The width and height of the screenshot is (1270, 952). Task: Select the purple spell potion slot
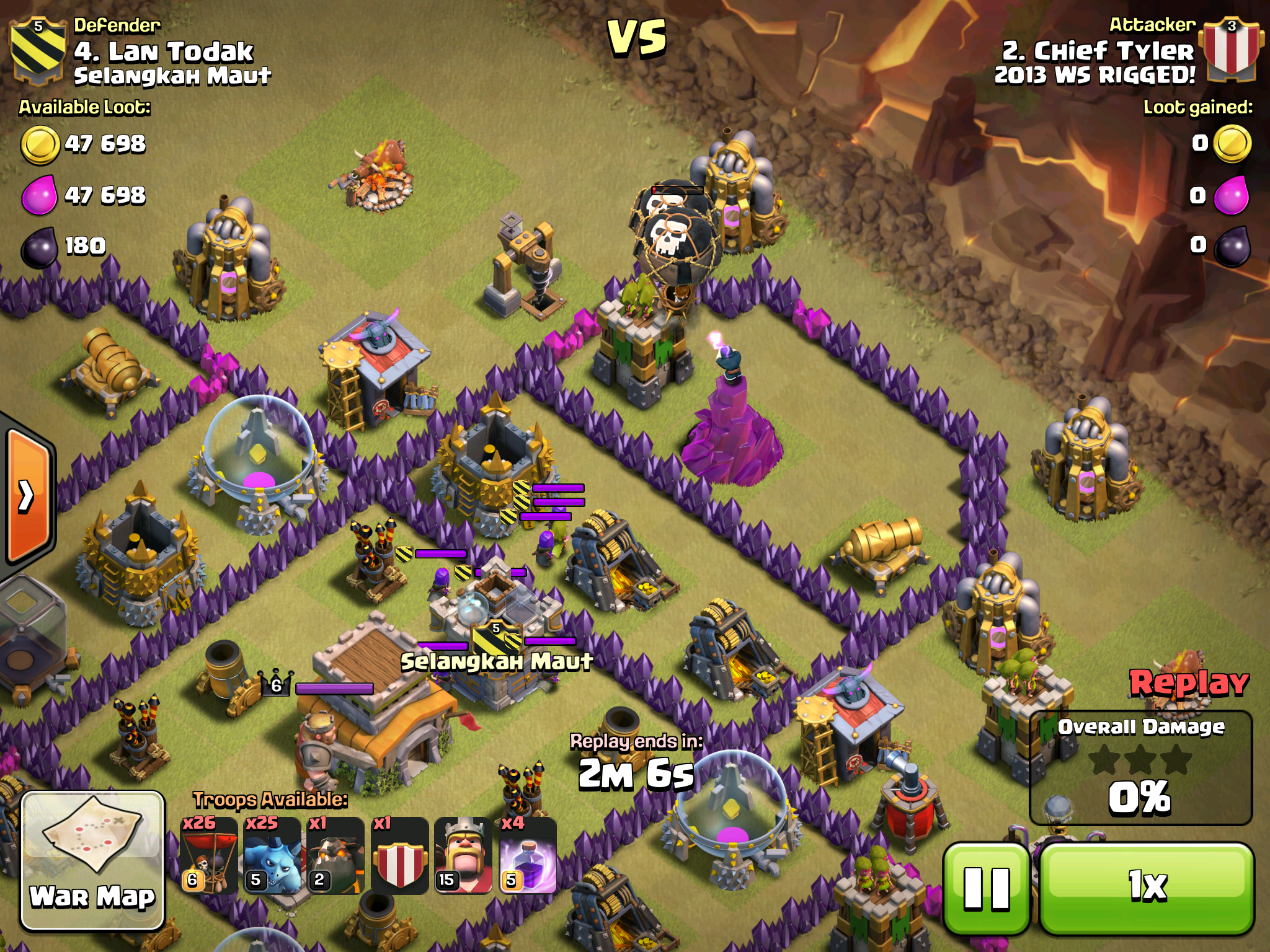tap(528, 855)
